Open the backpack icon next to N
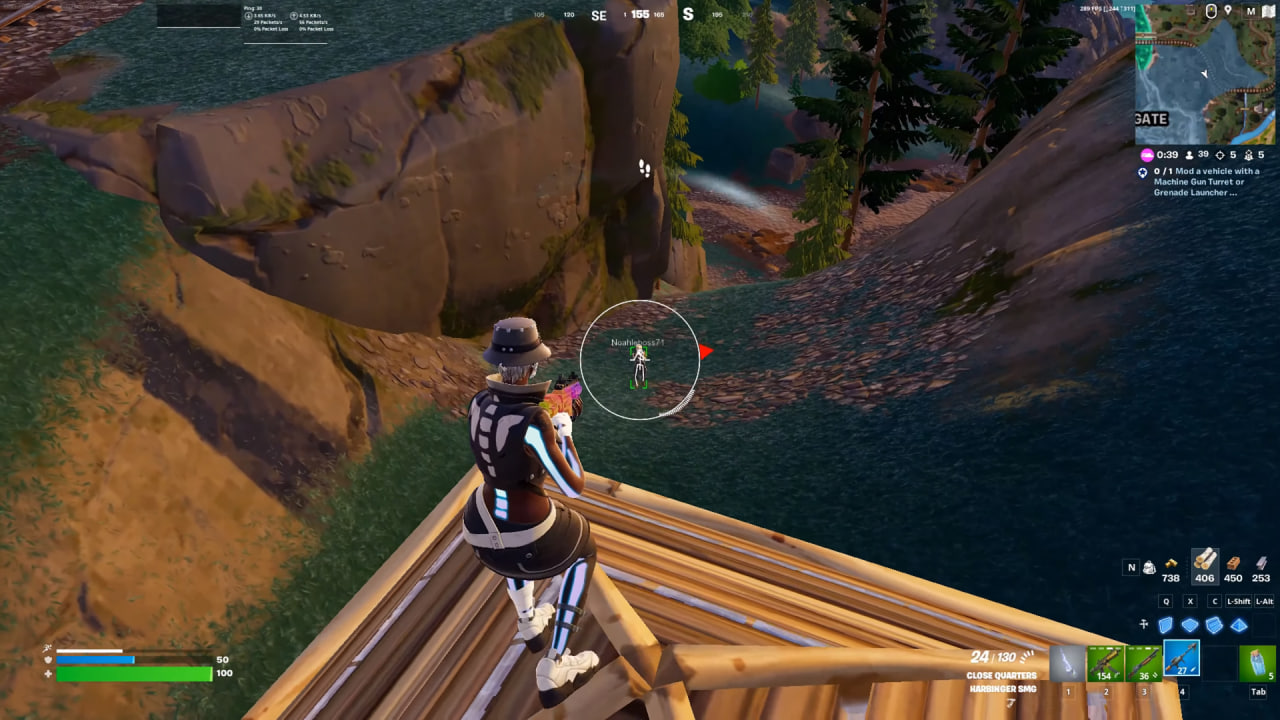 (x=1150, y=567)
